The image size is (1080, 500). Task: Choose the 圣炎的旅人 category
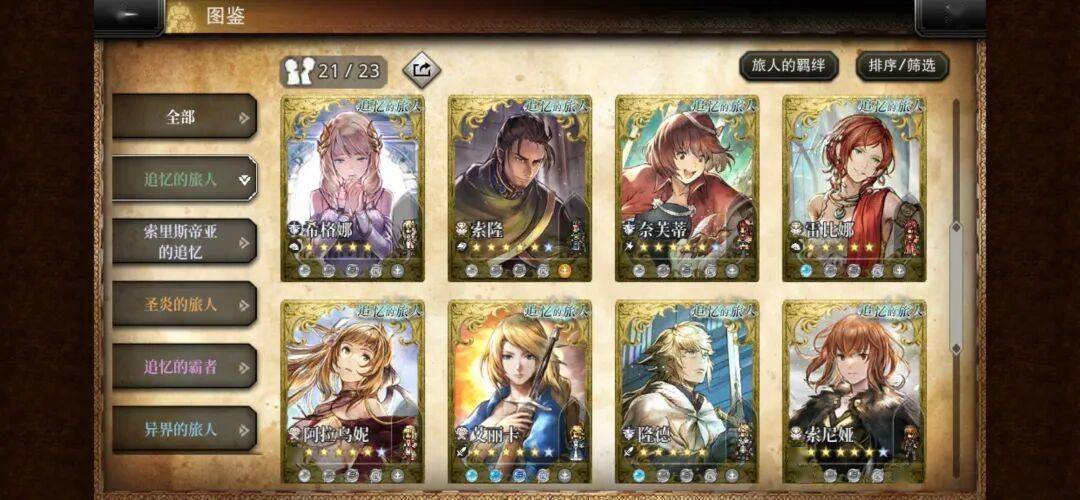184,304
